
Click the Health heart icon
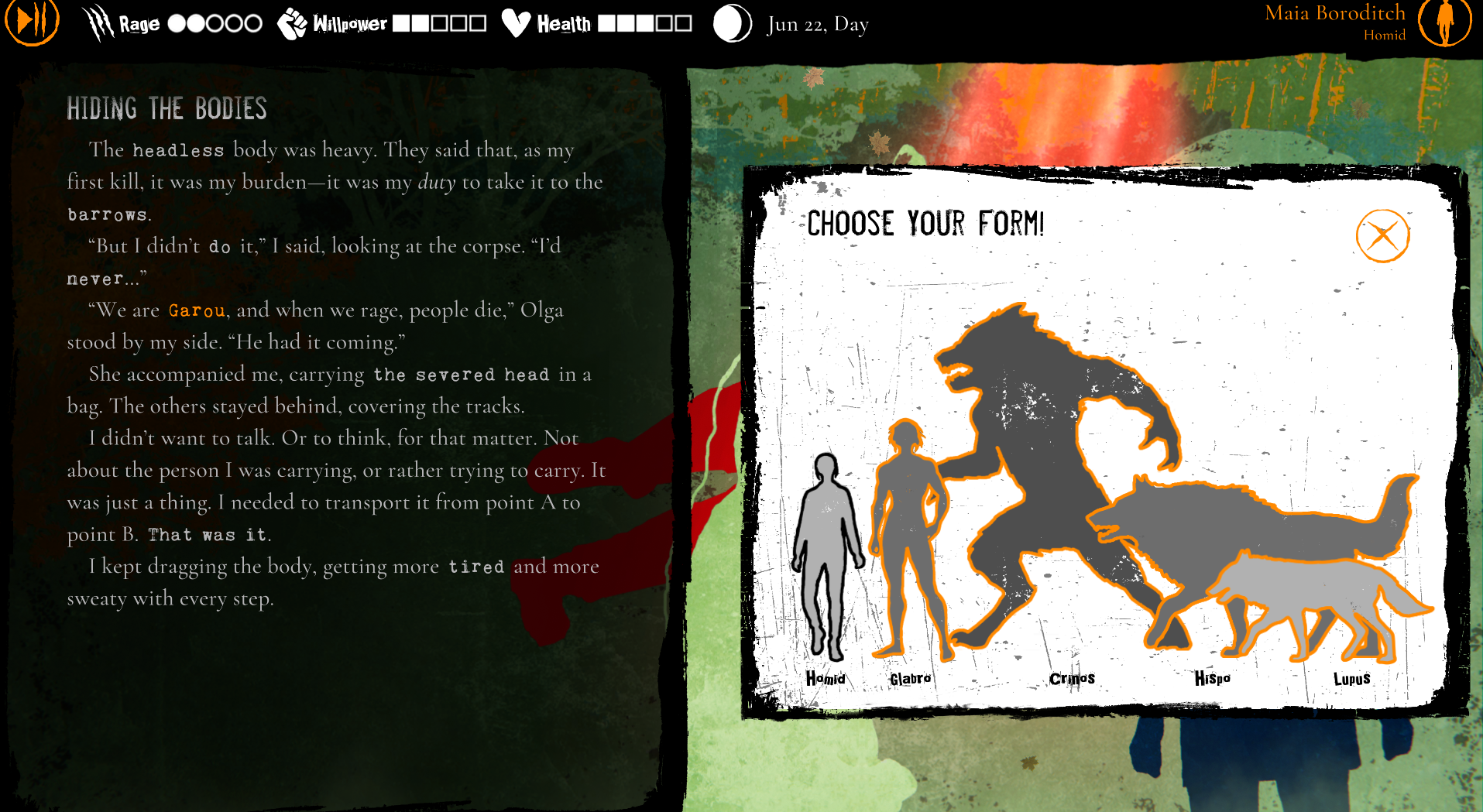(515, 22)
